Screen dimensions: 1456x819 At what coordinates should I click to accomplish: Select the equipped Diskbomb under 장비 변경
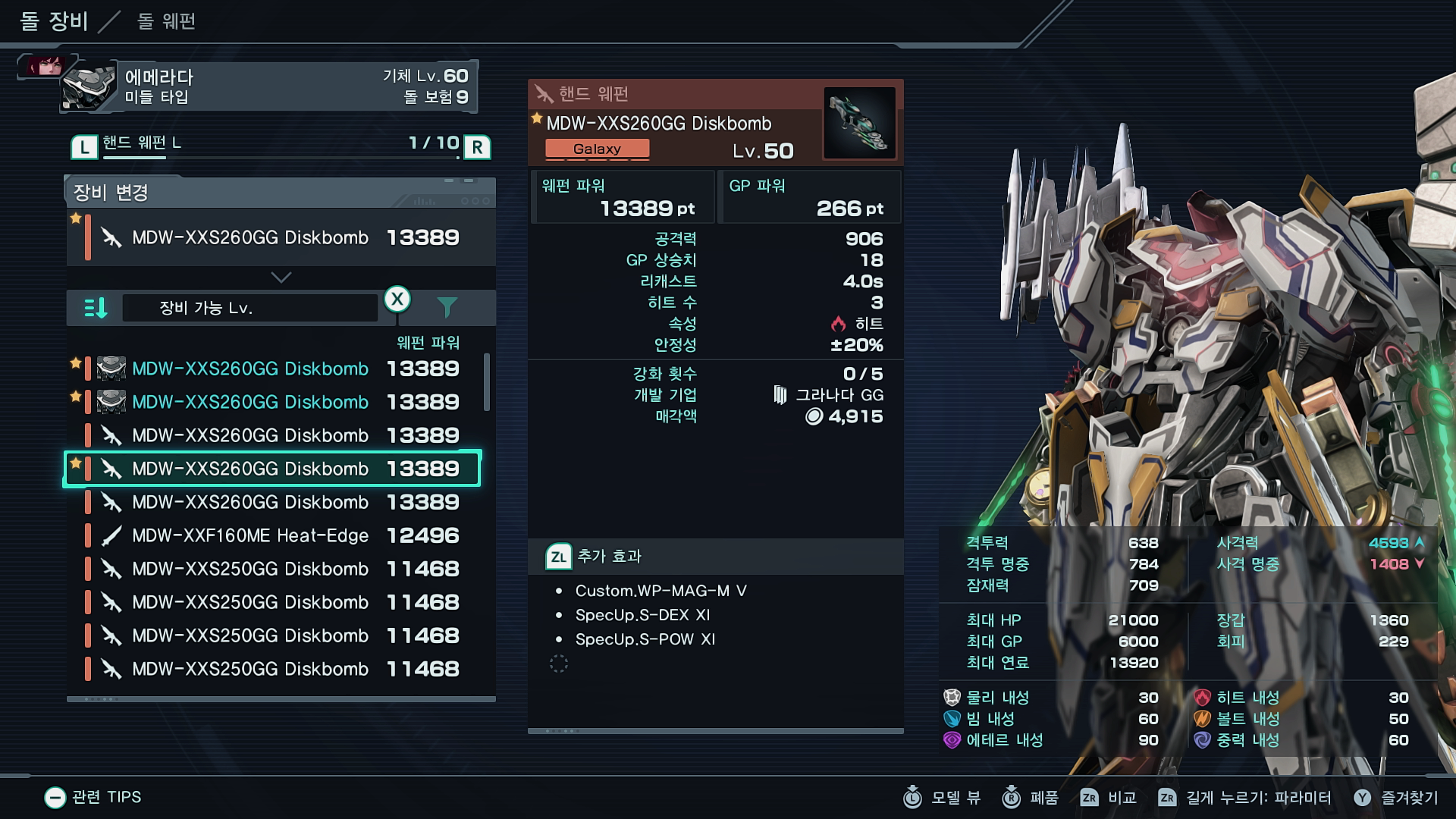(x=281, y=237)
